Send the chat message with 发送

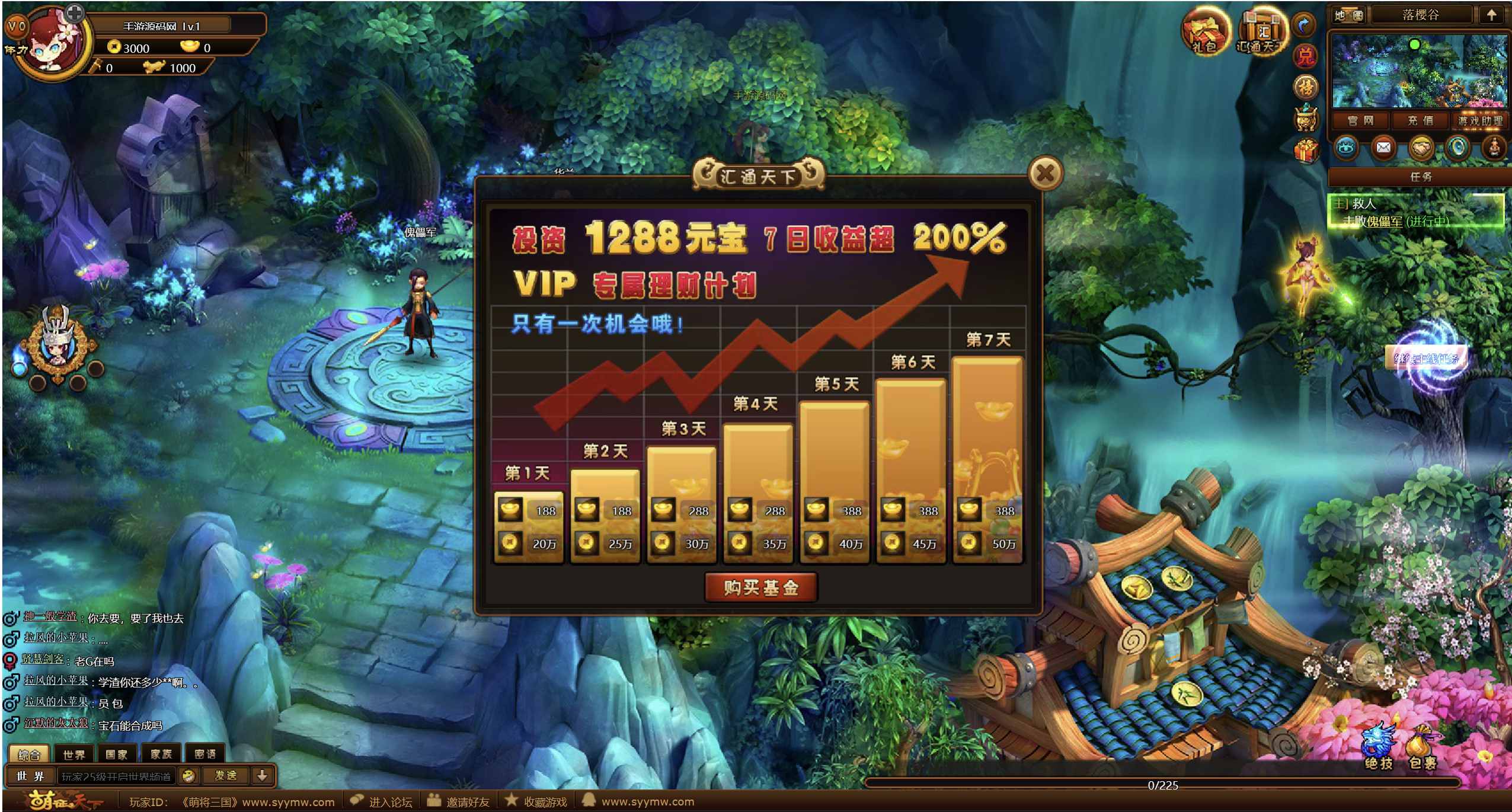[225, 775]
